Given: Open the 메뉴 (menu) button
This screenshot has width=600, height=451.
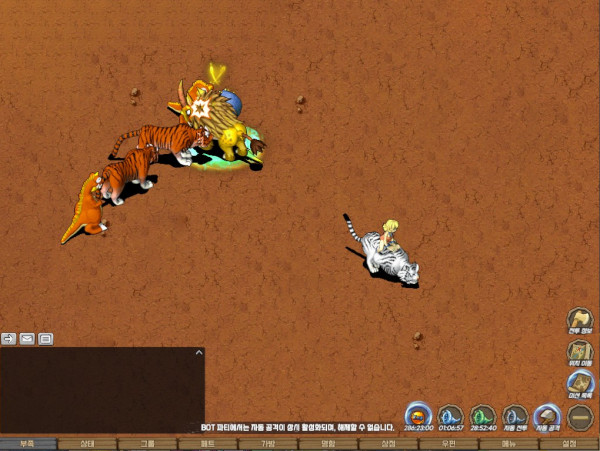Looking at the screenshot, I should pos(508,443).
